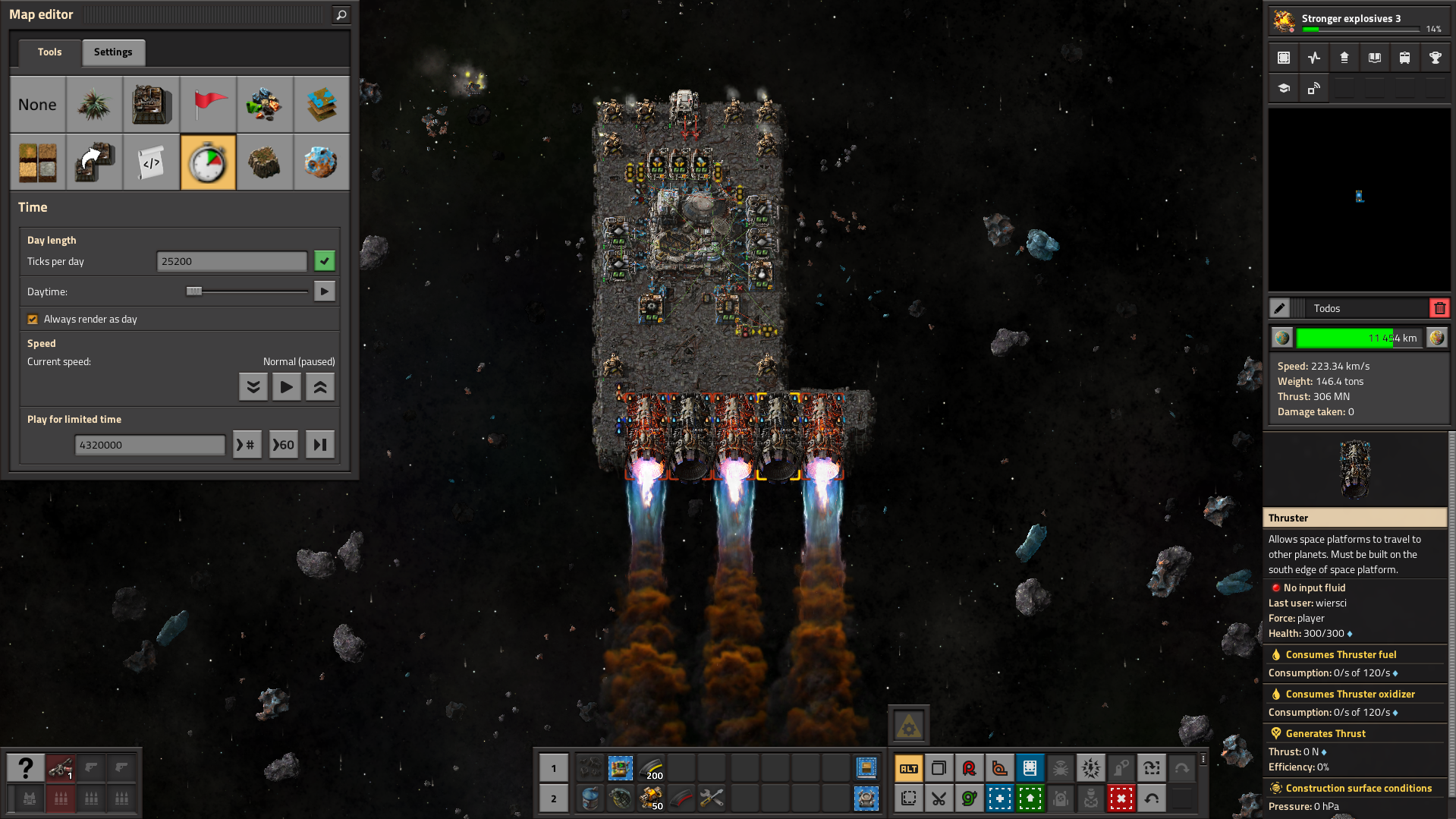1456x819 pixels.
Task: Edit Todos with the pencil button
Action: (x=1280, y=308)
